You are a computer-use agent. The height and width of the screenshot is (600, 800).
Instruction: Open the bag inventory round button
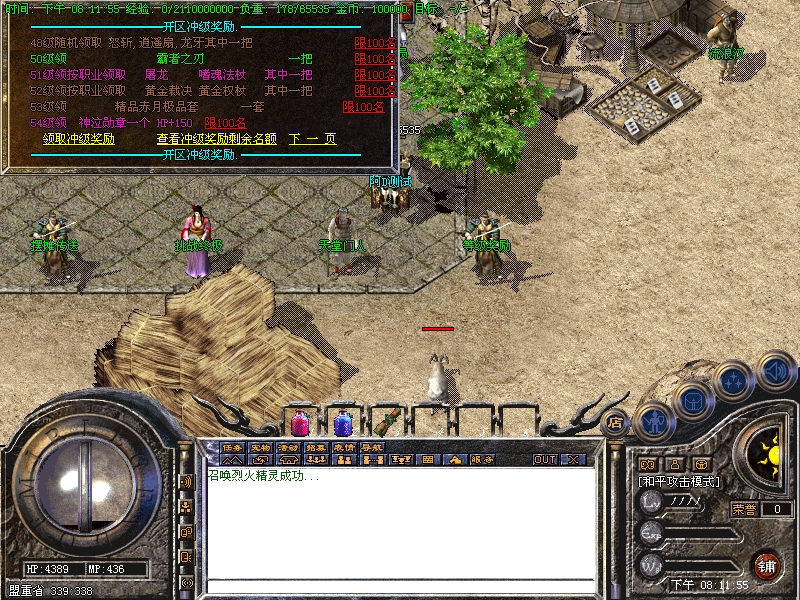pos(692,400)
